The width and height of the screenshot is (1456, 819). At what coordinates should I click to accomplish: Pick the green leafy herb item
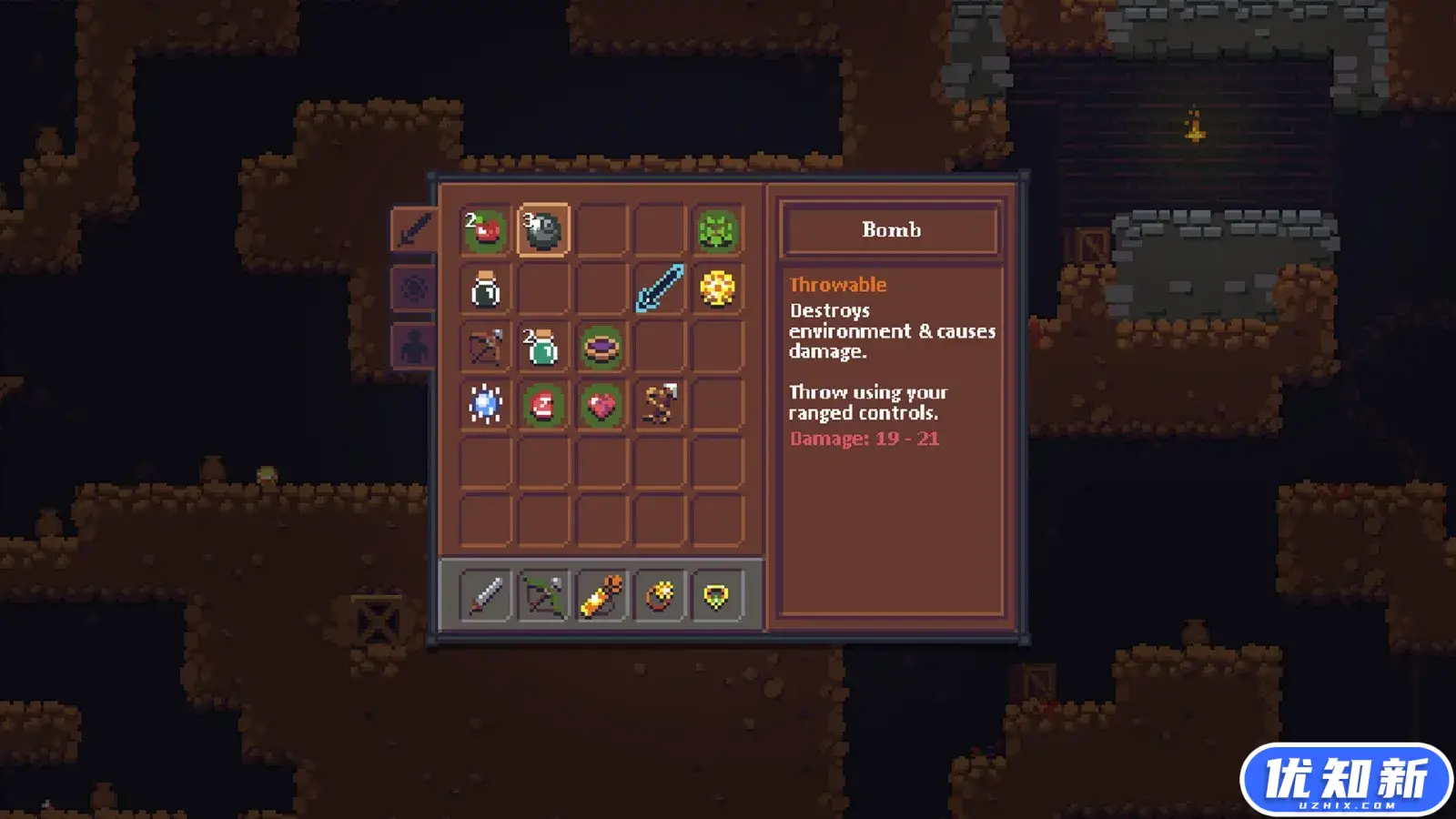[x=717, y=230]
